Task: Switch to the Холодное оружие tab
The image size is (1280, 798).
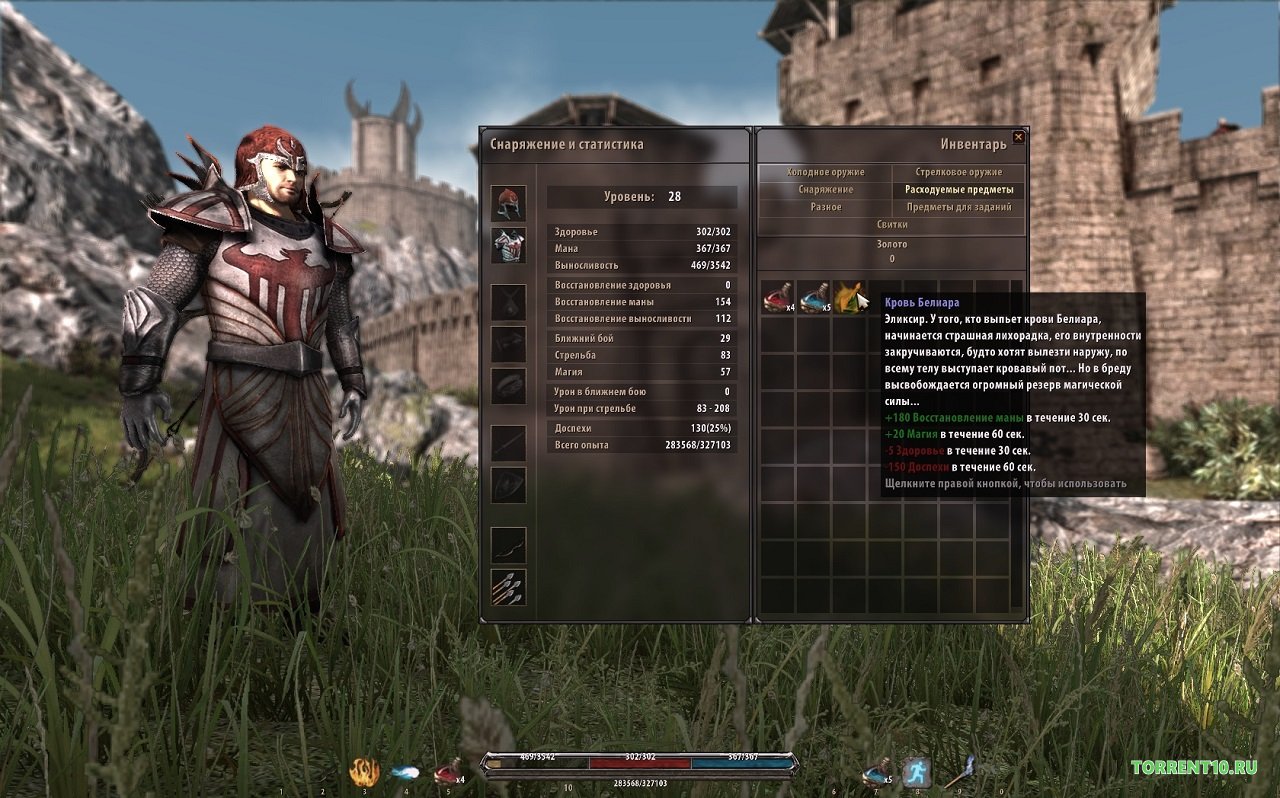Action: point(825,172)
